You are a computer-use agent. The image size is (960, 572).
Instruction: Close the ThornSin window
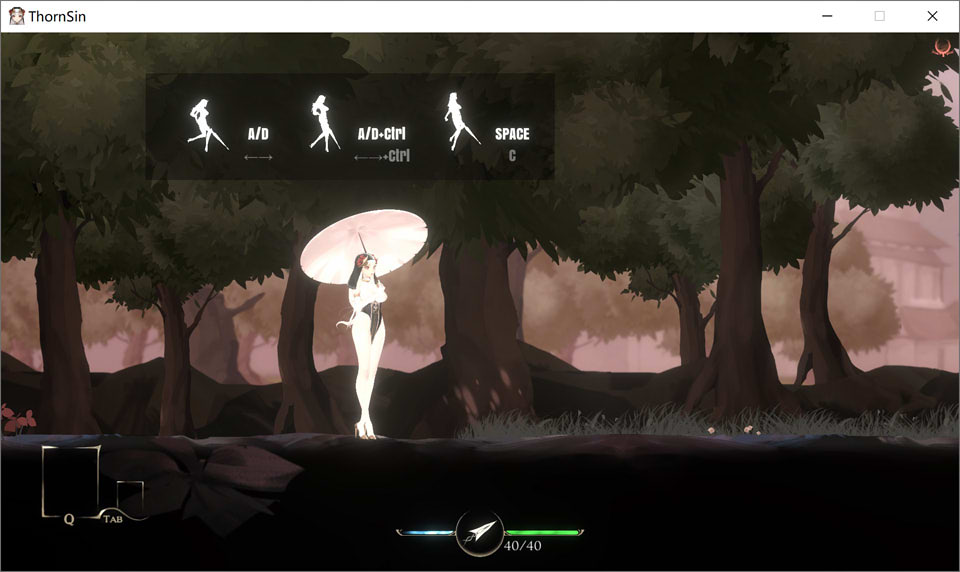coord(932,16)
